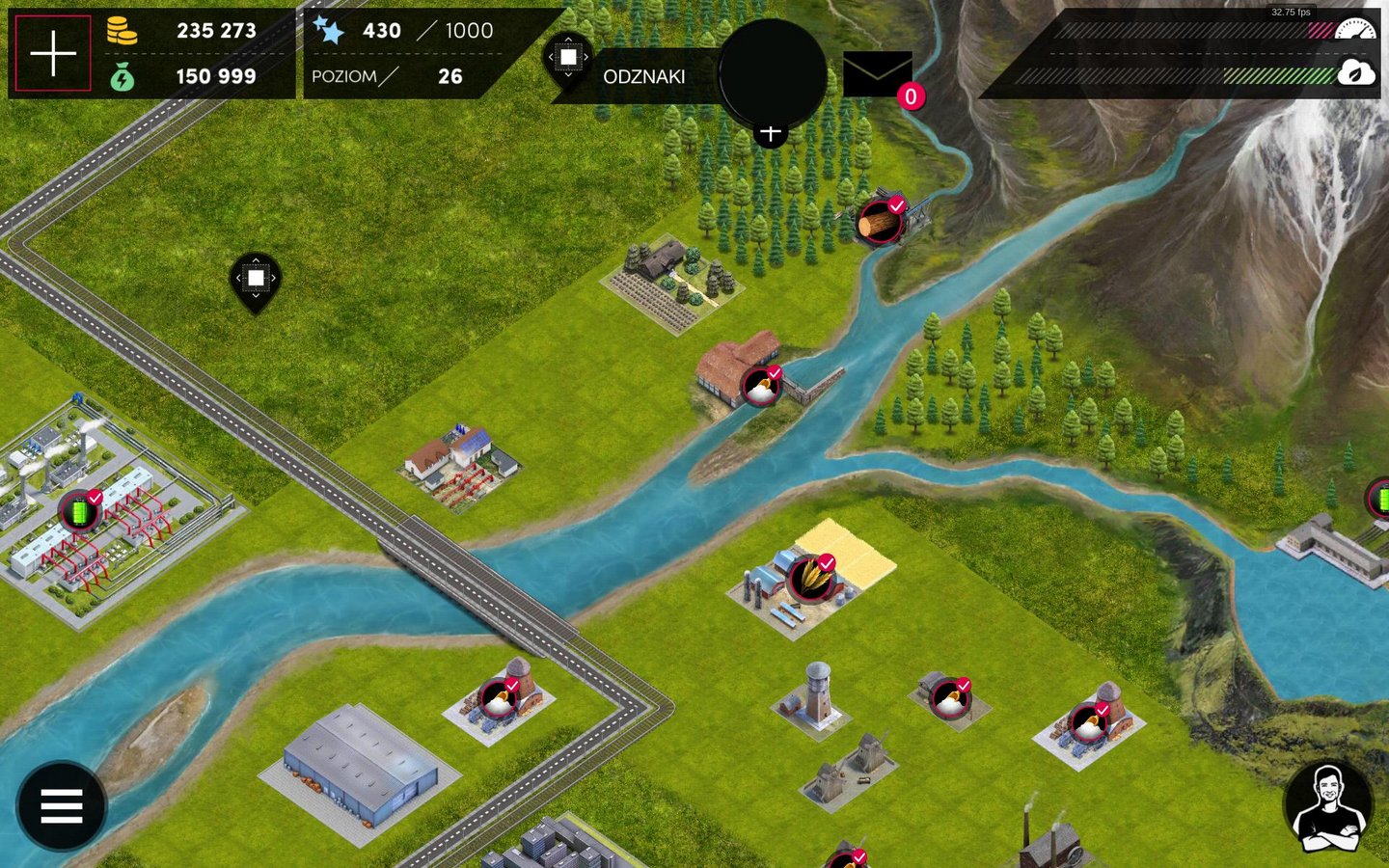Image resolution: width=1389 pixels, height=868 pixels.
Task: Collect the battery icon on the power plant
Action: point(79,511)
